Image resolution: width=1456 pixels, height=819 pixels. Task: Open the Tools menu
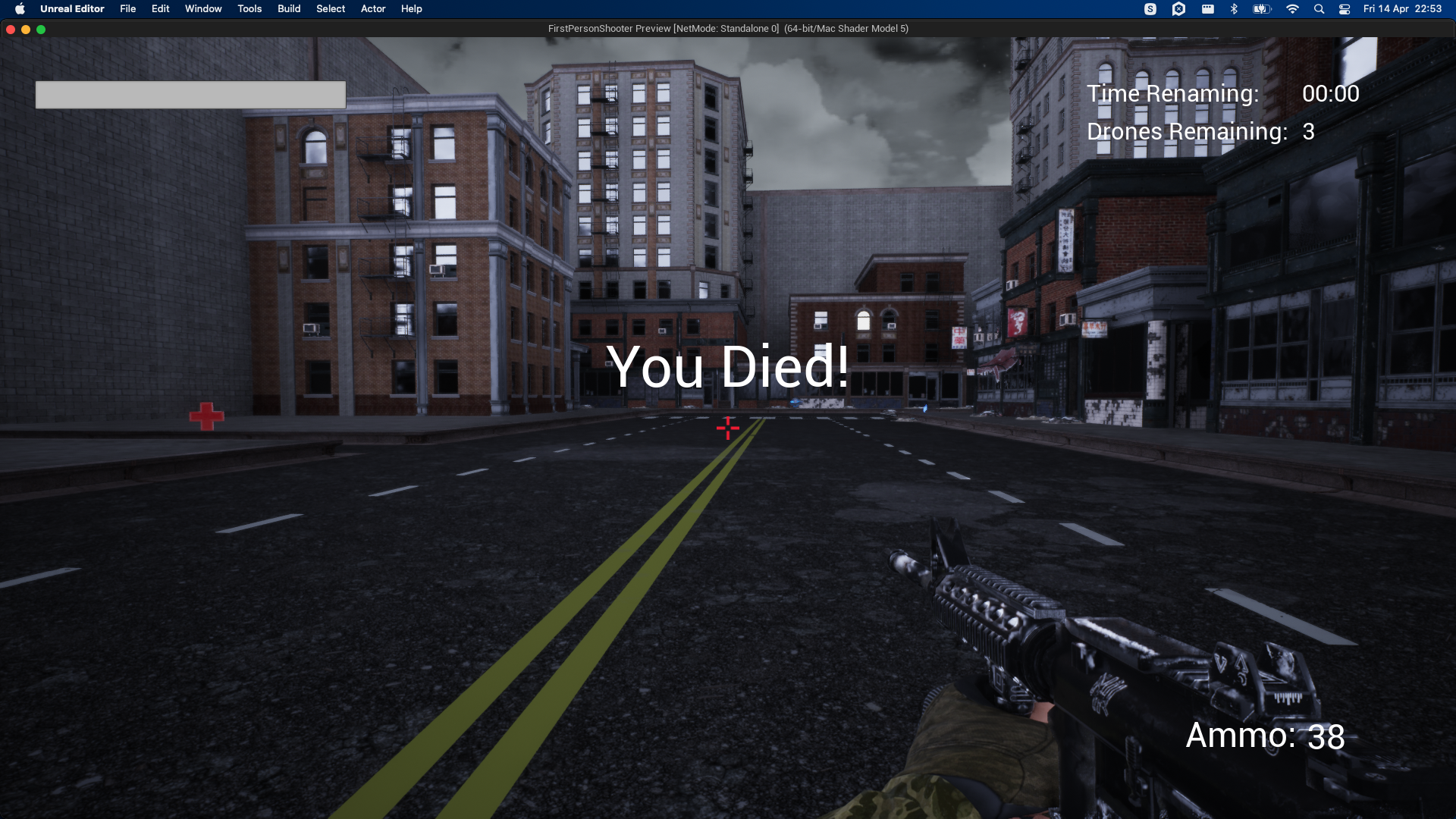point(249,8)
